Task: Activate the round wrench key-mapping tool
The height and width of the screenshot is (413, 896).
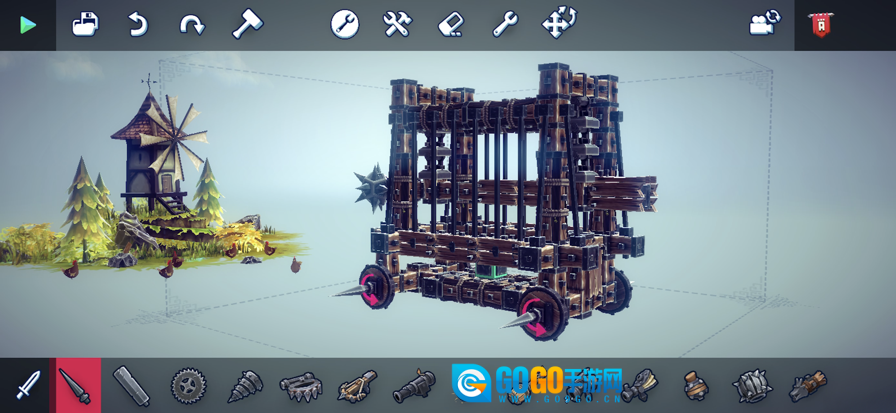Action: click(345, 24)
